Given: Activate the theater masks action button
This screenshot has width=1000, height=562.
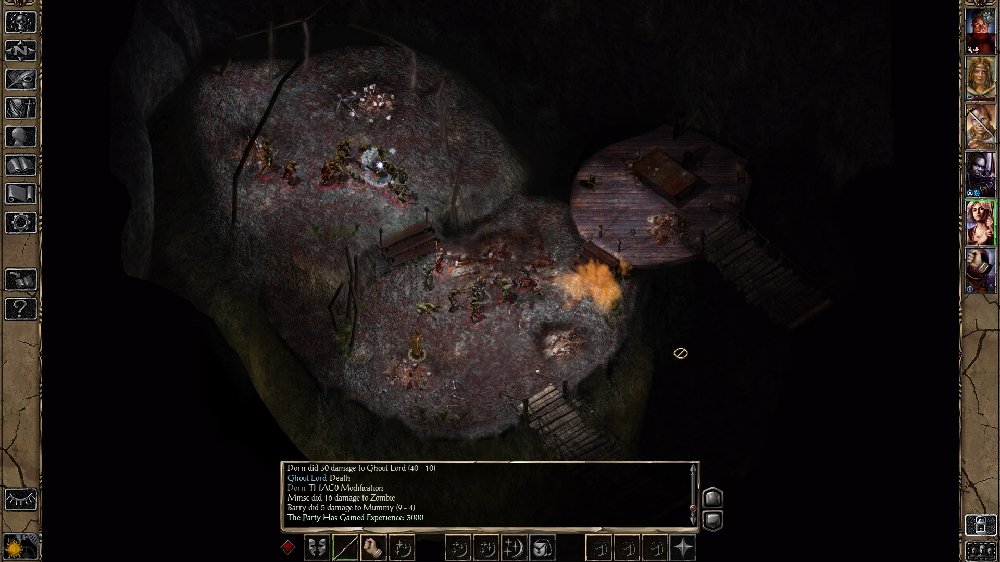Looking at the screenshot, I should pos(318,547).
